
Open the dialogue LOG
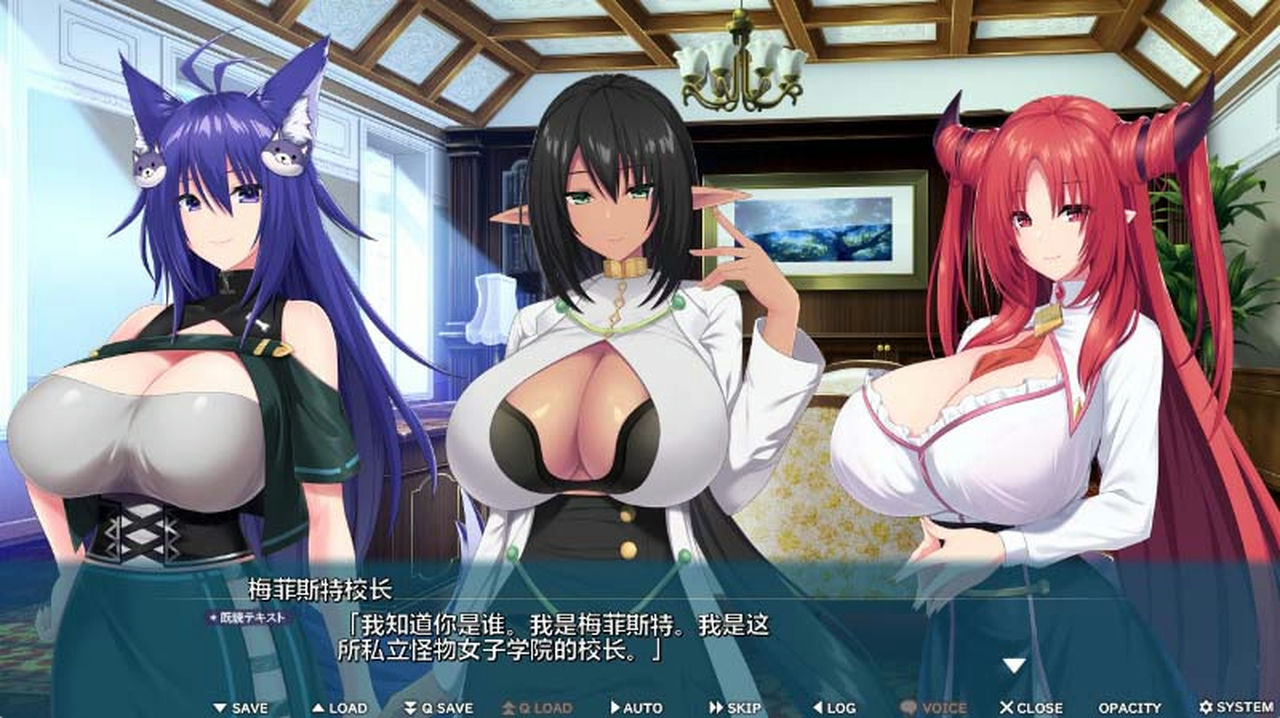click(x=834, y=707)
